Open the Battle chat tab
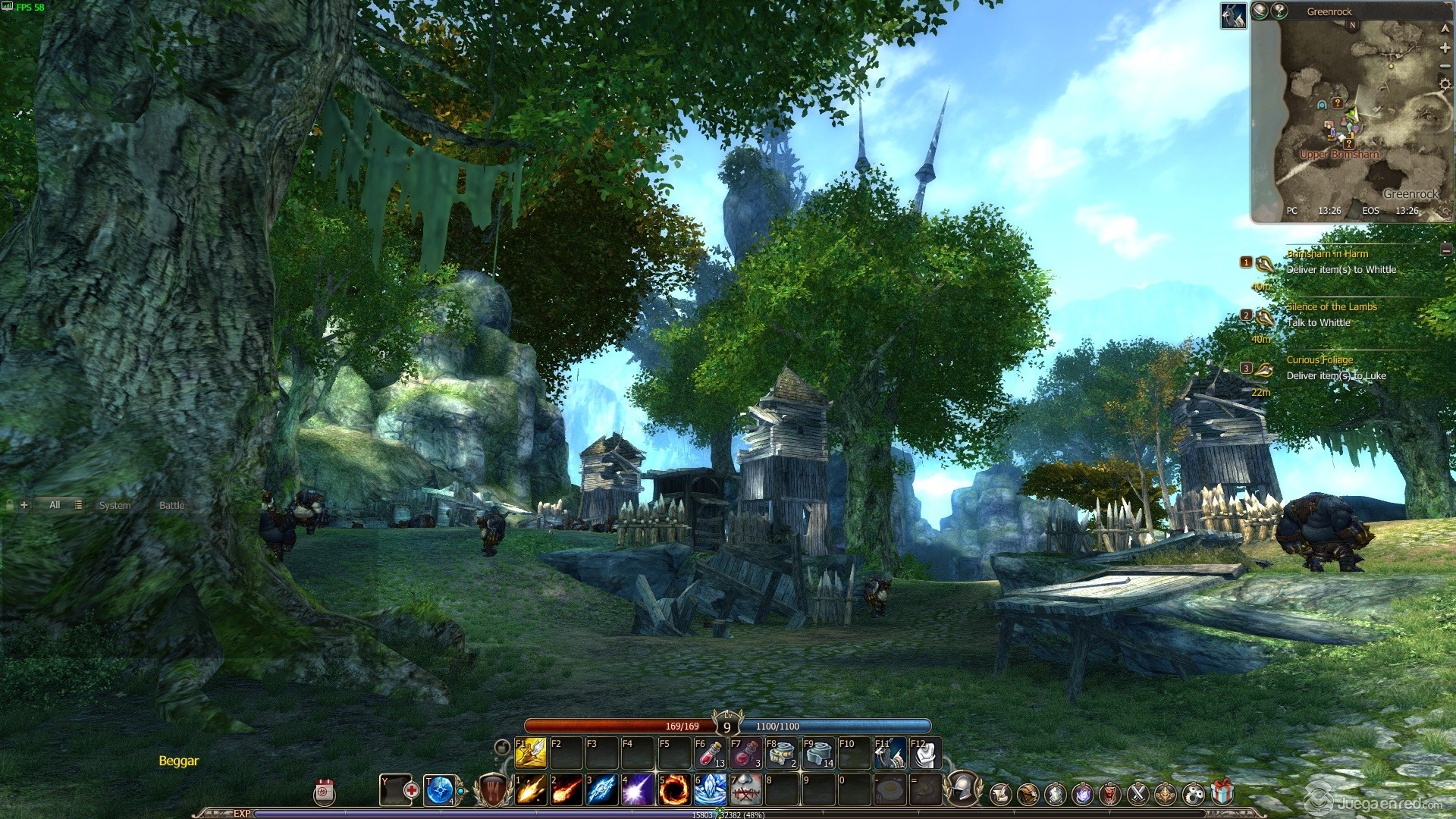Screen dimensions: 1456x819 [171, 505]
